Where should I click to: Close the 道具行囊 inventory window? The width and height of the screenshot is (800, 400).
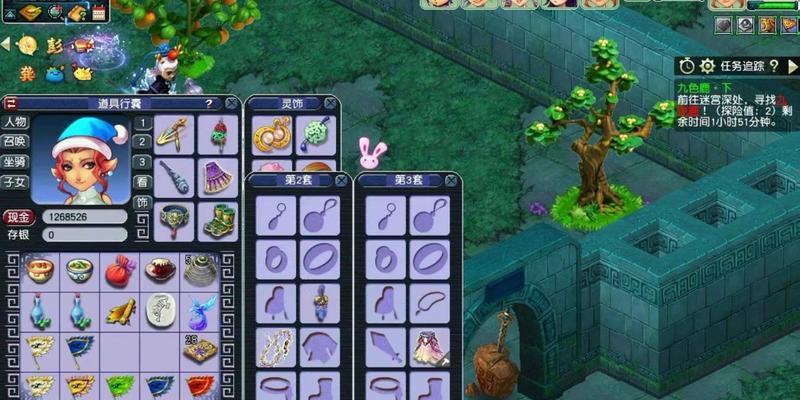[x=232, y=102]
